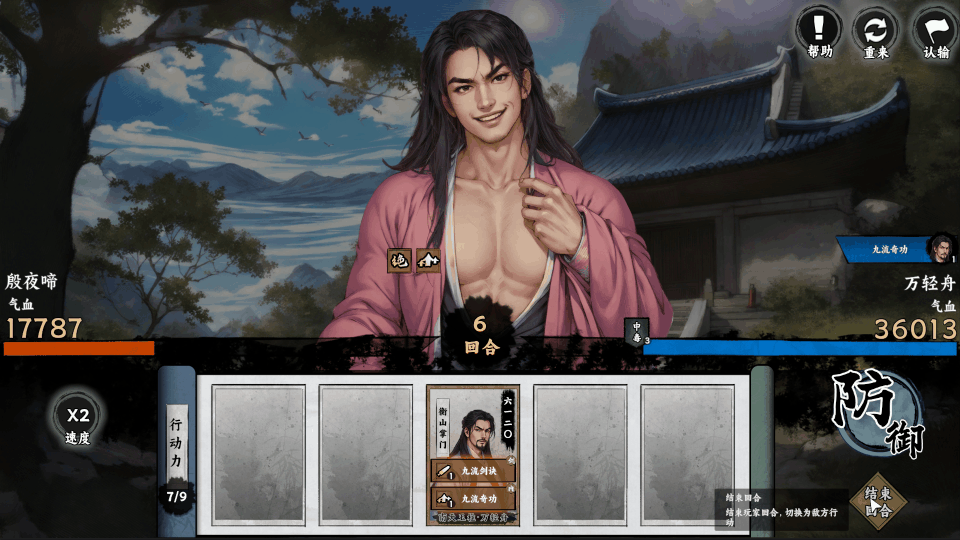
Task: Activate the 九流剑诀 skill on the card
Action: click(x=473, y=470)
